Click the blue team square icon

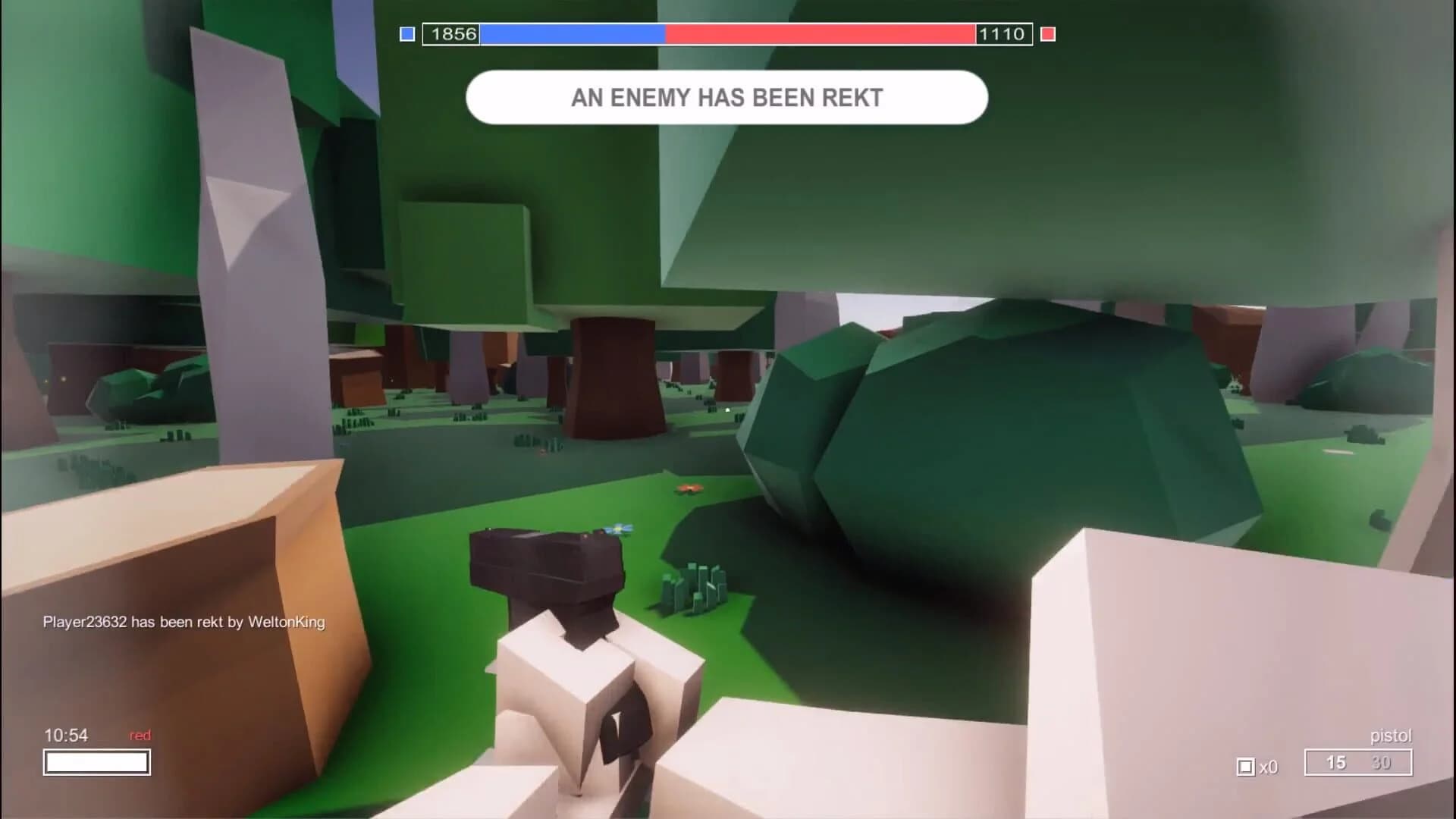point(406,33)
